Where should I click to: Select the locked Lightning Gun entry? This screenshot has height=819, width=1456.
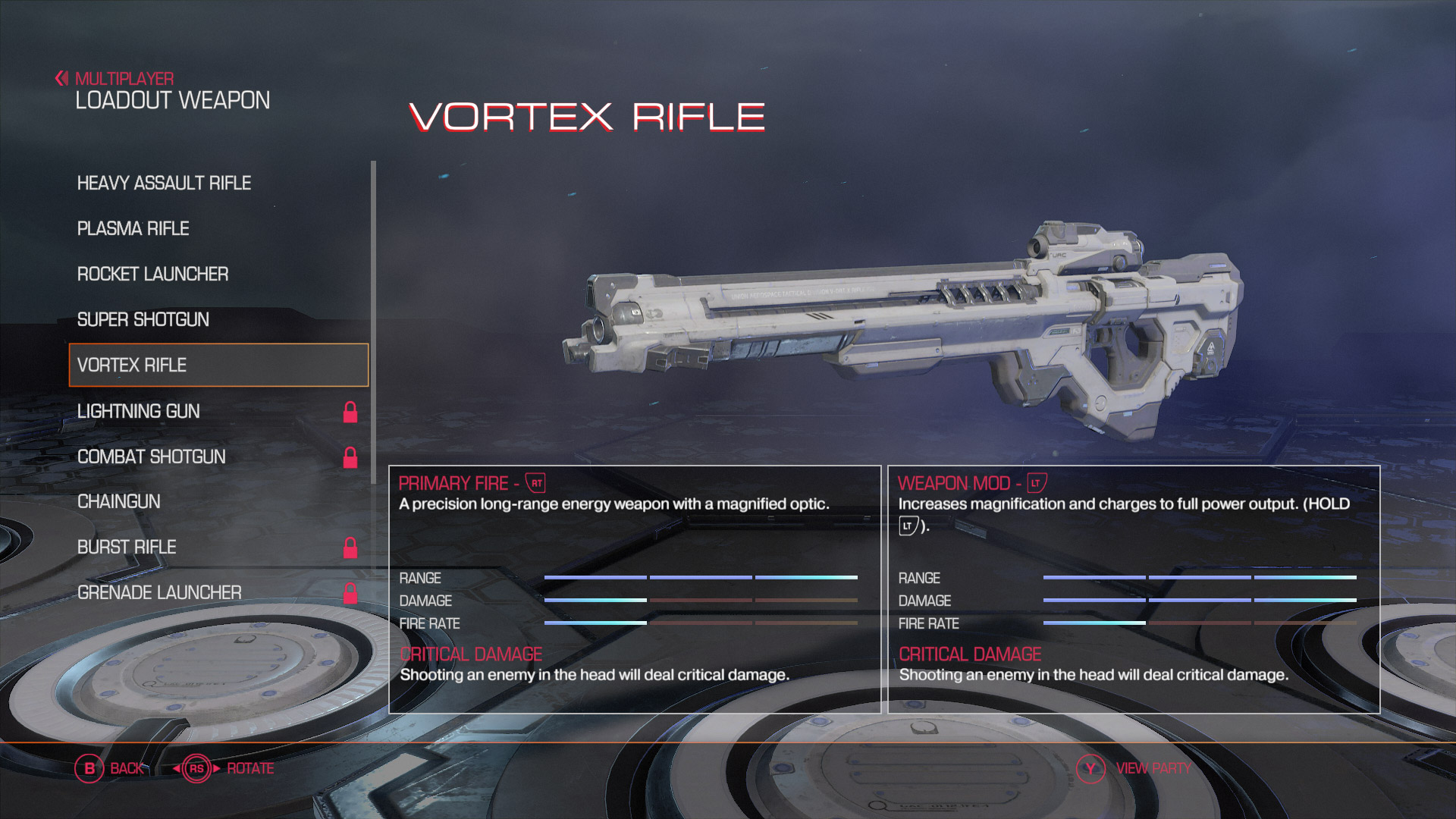point(139,411)
